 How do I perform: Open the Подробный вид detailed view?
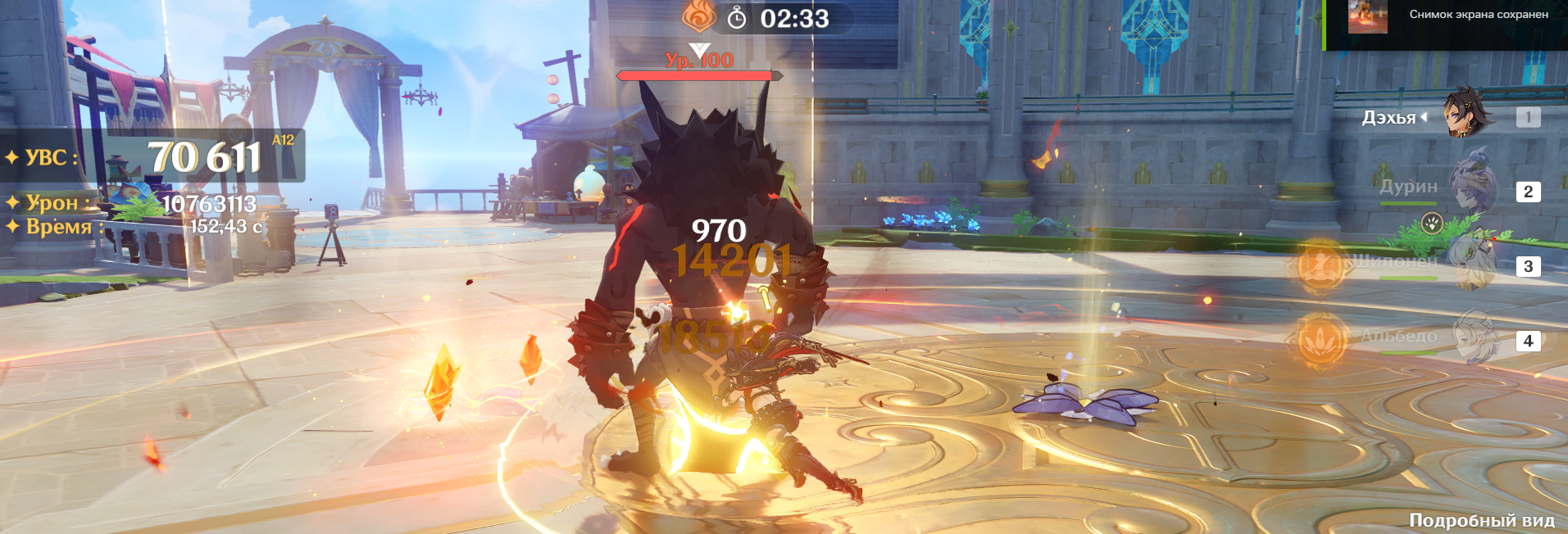(1481, 520)
